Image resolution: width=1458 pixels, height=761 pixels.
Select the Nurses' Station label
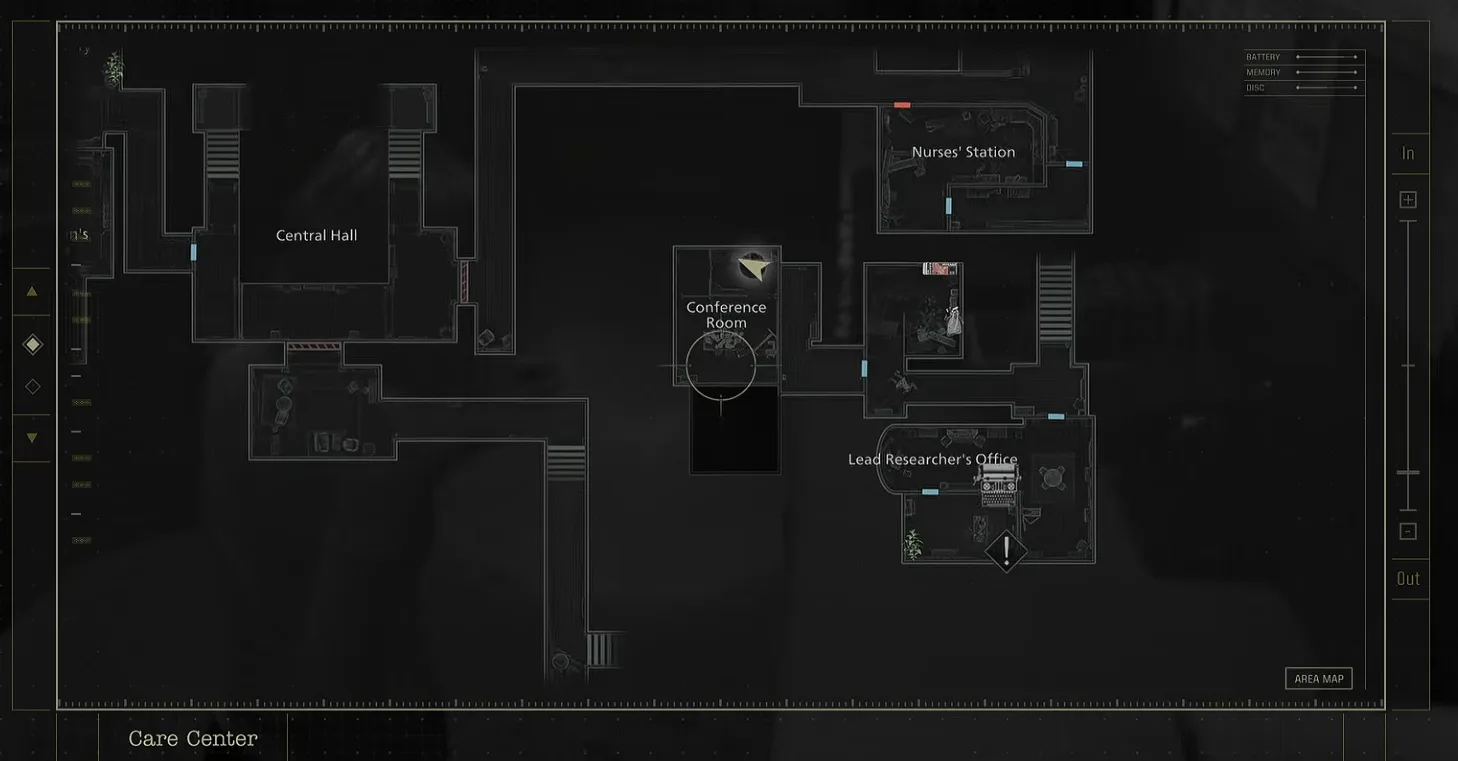(963, 153)
